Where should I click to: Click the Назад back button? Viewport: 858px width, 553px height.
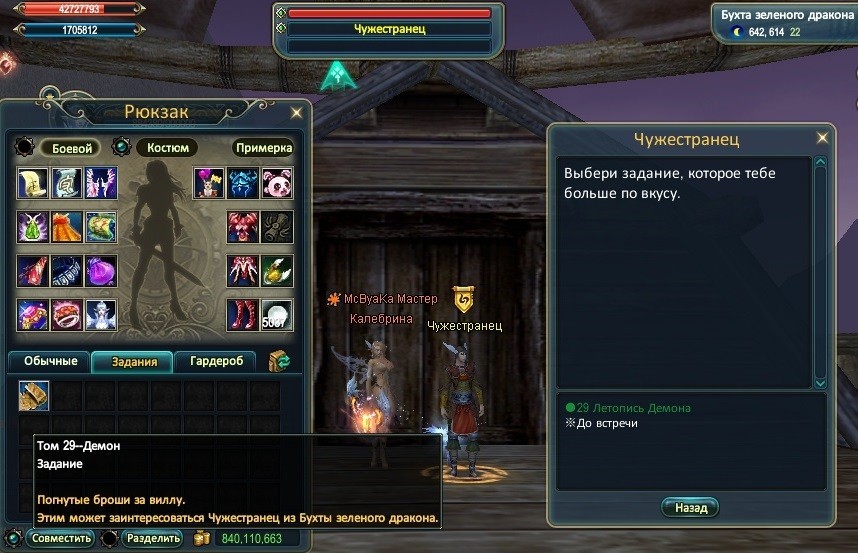(690, 508)
